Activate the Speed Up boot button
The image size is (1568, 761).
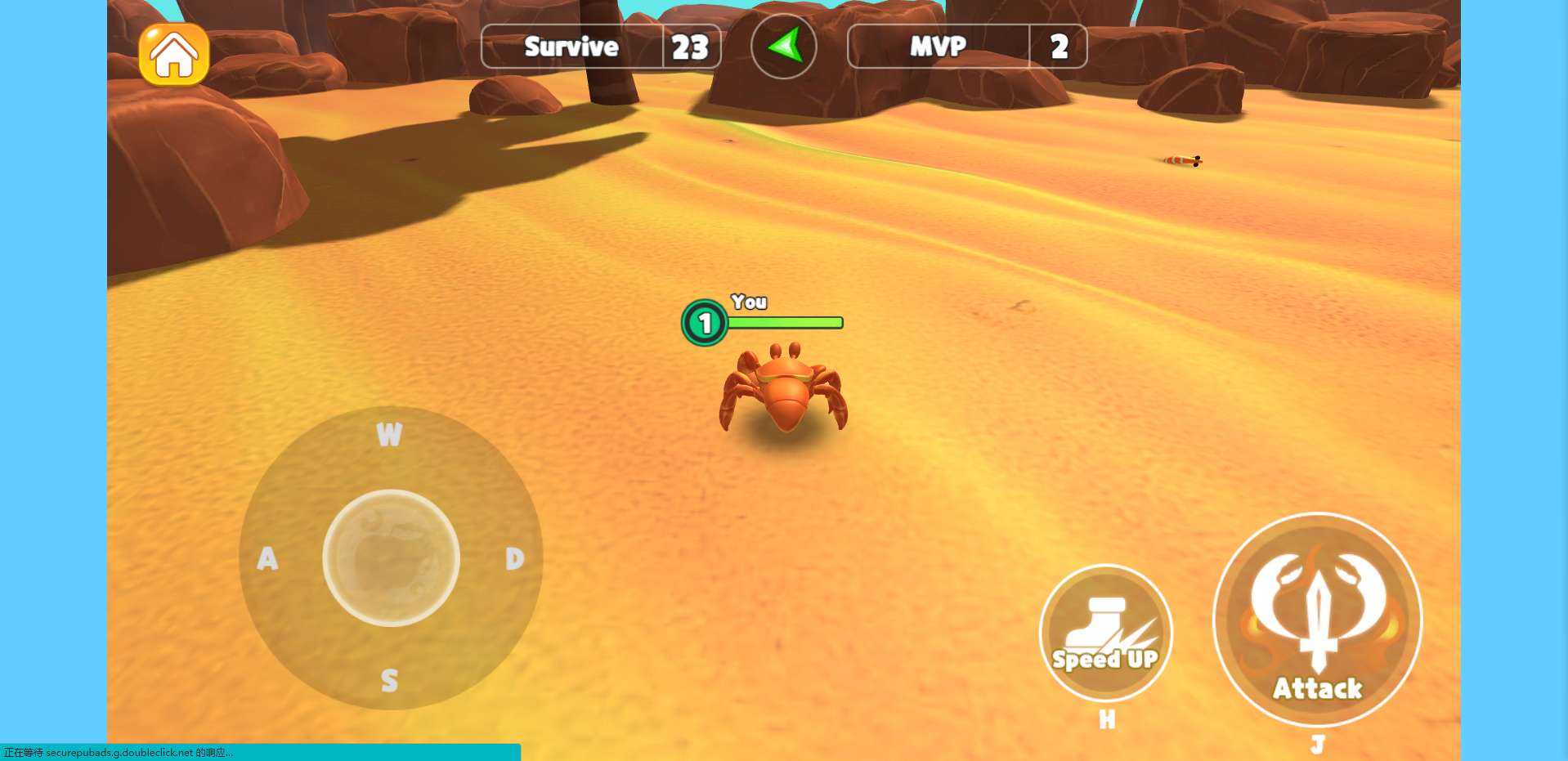[1105, 633]
